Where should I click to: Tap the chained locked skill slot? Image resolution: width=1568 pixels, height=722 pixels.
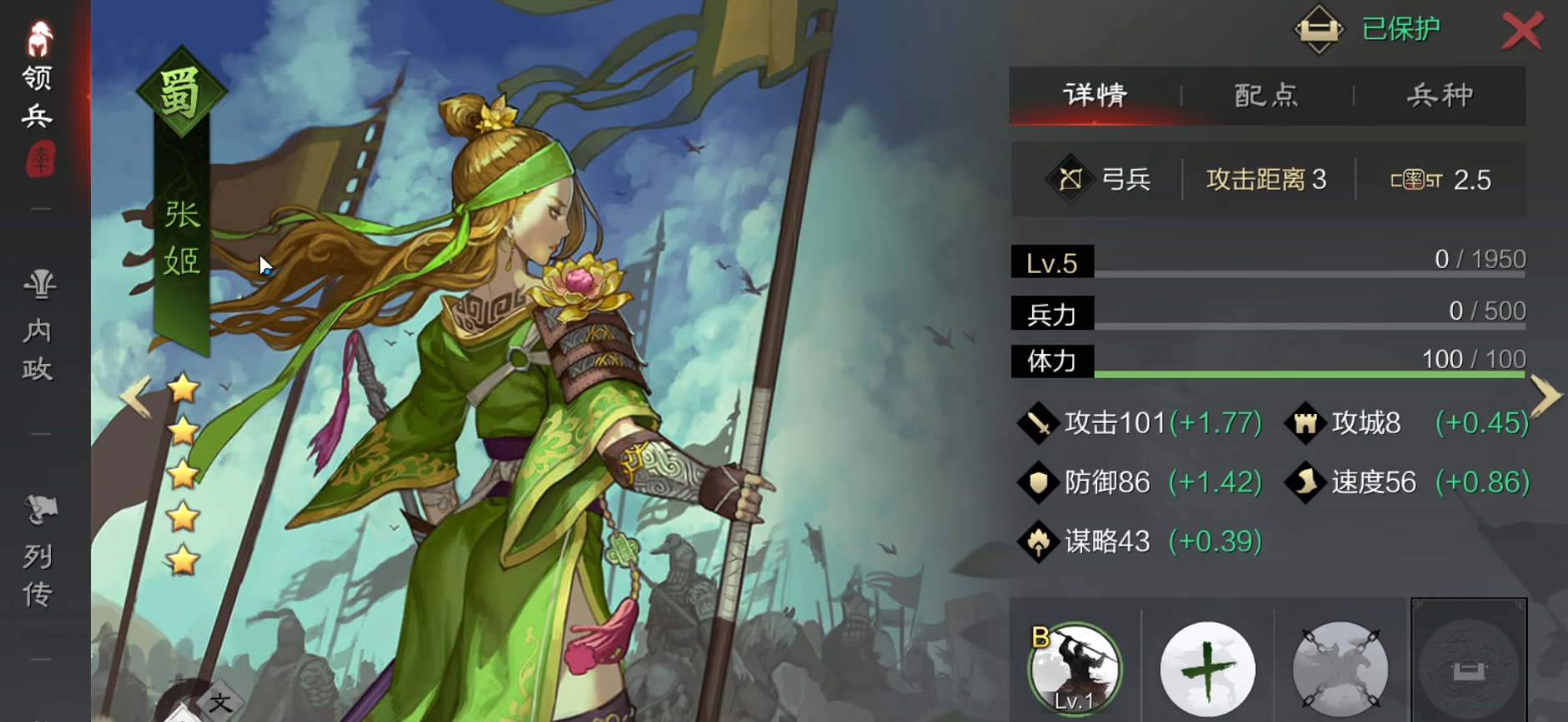pyautogui.click(x=1340, y=669)
